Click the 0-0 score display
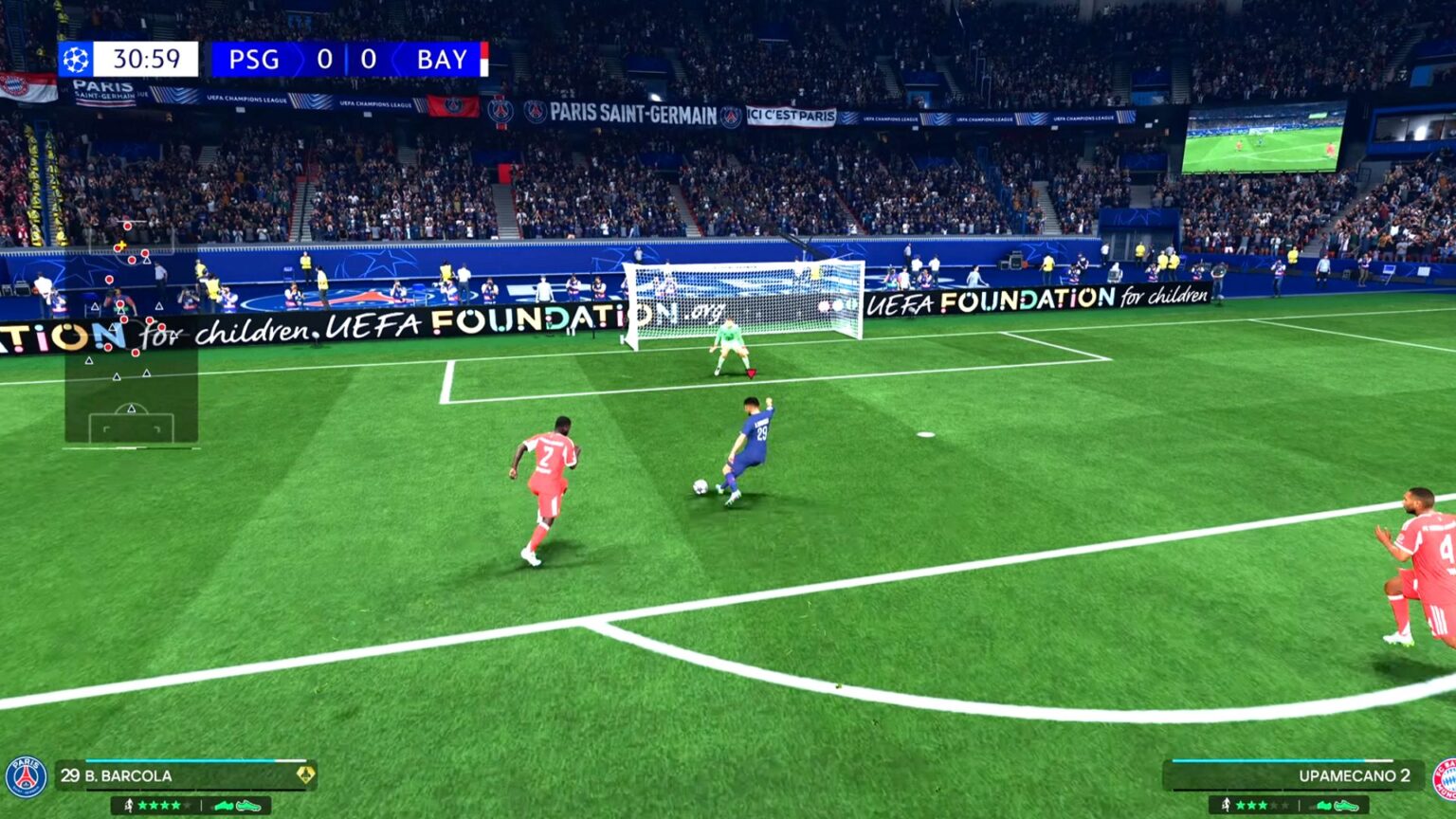 (347, 58)
